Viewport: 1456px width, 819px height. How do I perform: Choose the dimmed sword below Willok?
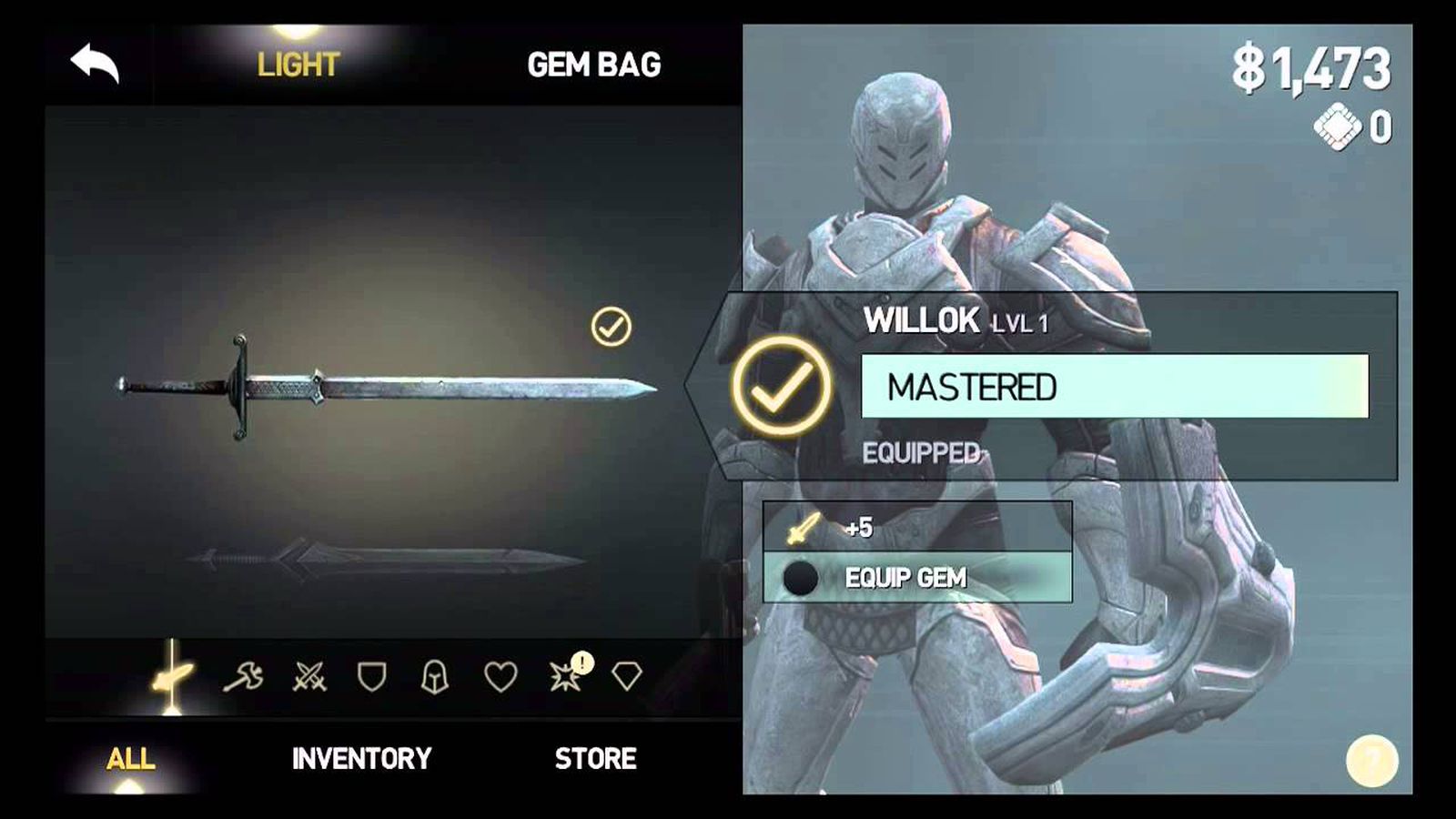[x=387, y=557]
